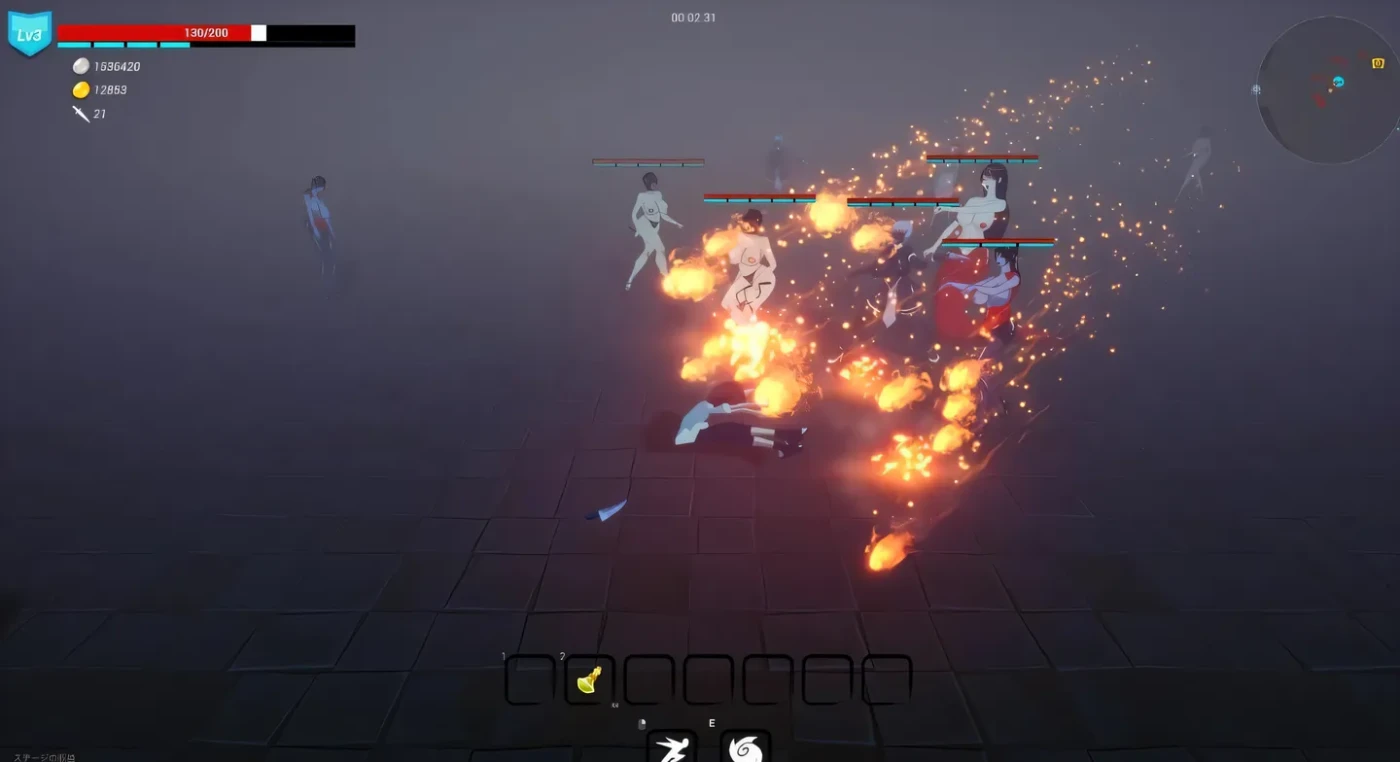Viewport: 1400px width, 762px height.
Task: Click the 00:02:31 match timer
Action: (692, 17)
